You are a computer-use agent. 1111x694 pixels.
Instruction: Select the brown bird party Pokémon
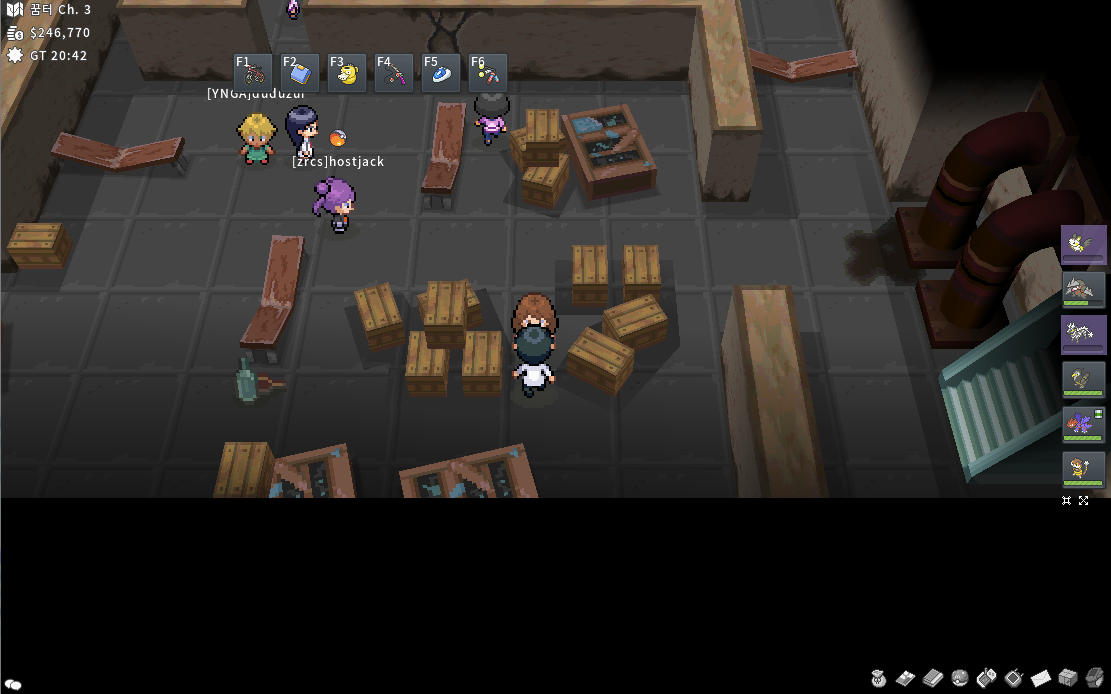pyautogui.click(x=1083, y=380)
